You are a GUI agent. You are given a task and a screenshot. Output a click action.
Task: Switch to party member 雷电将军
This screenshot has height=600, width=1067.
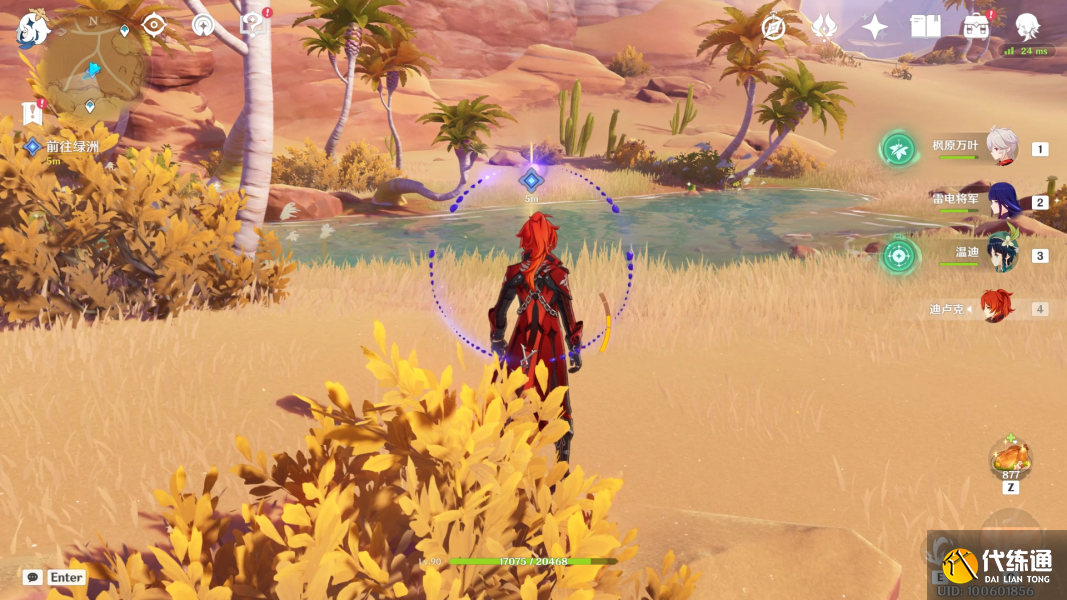(x=1001, y=200)
